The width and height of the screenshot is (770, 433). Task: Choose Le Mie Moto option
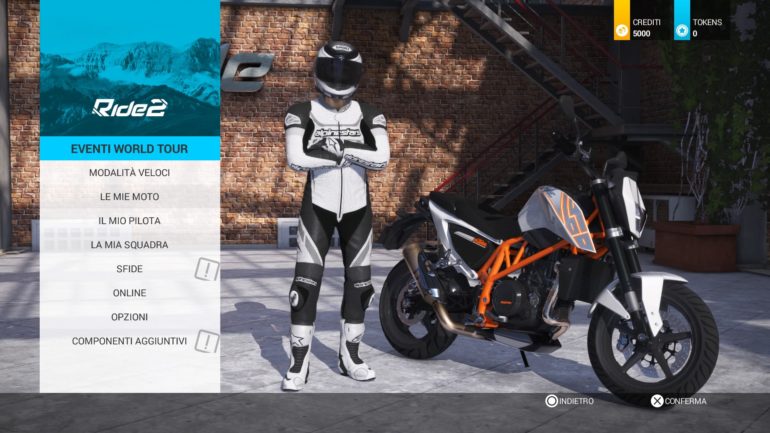pos(129,197)
